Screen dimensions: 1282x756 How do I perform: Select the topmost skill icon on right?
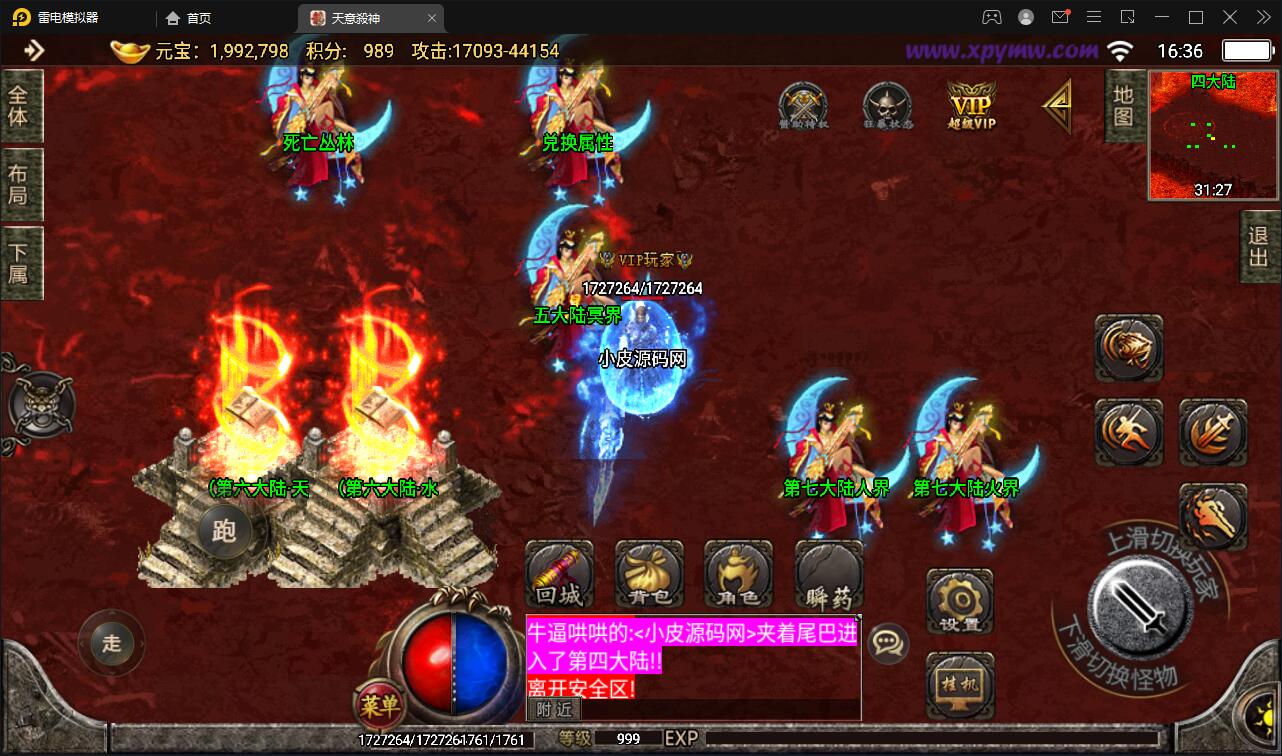point(1129,349)
